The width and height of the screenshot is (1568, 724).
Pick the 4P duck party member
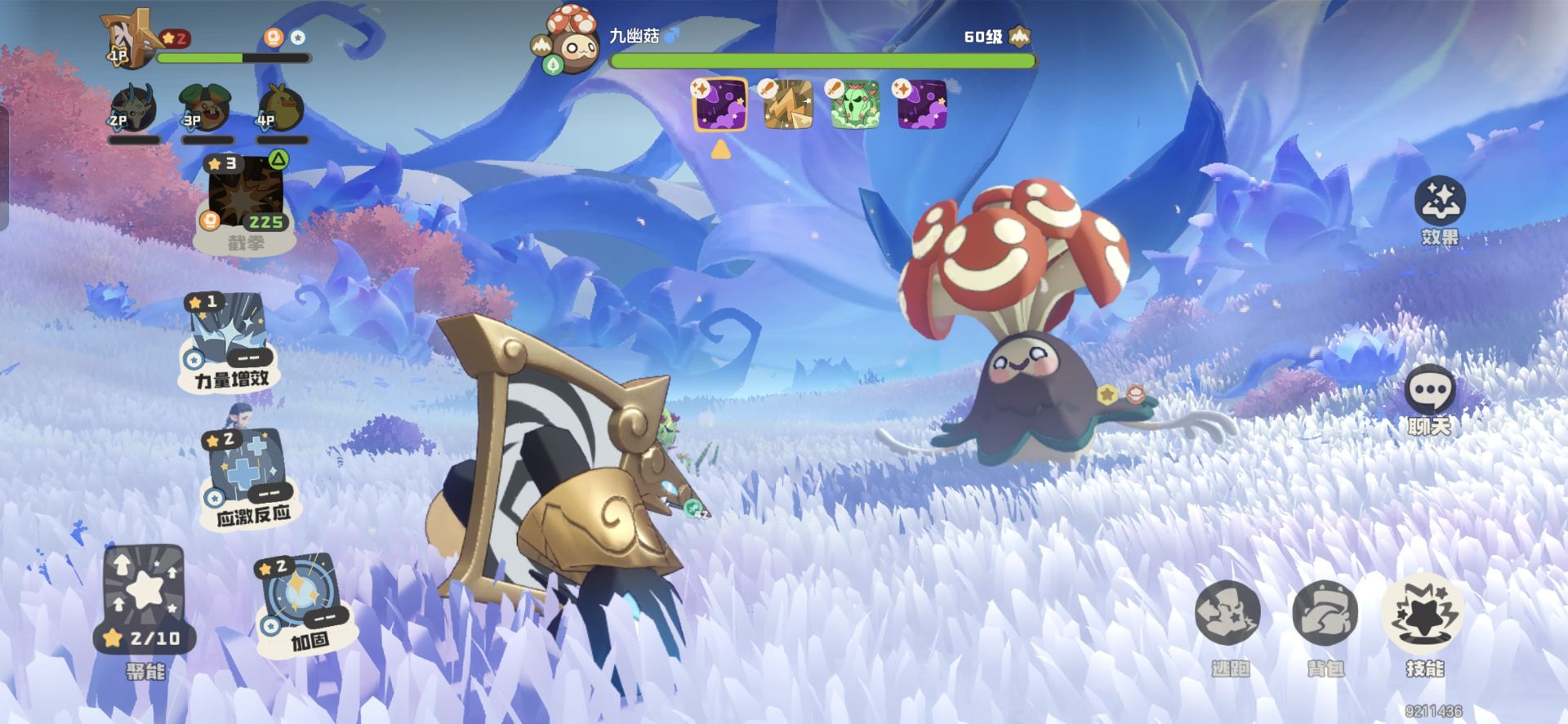(280, 109)
